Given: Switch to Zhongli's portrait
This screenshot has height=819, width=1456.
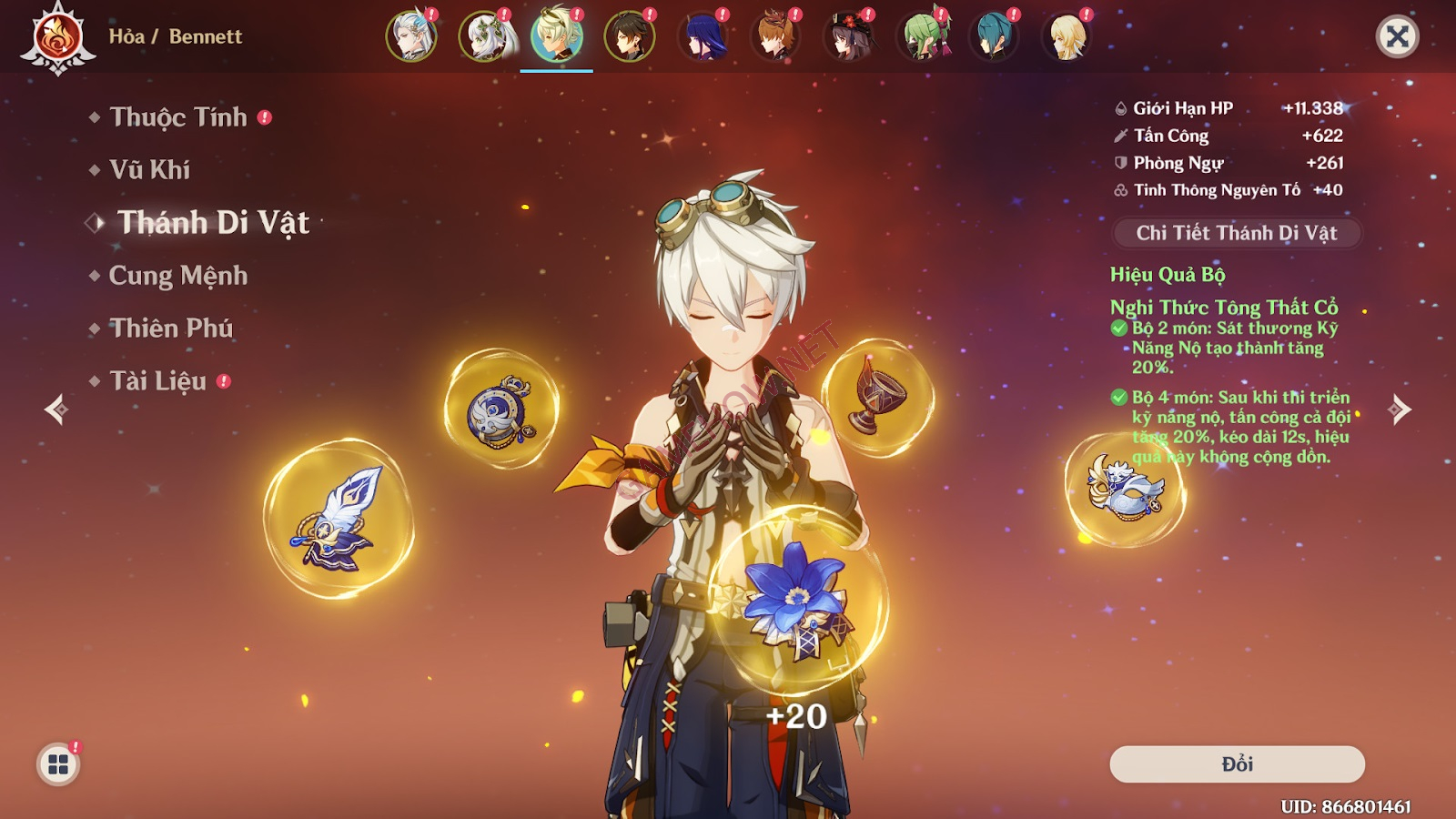Looking at the screenshot, I should 629,36.
